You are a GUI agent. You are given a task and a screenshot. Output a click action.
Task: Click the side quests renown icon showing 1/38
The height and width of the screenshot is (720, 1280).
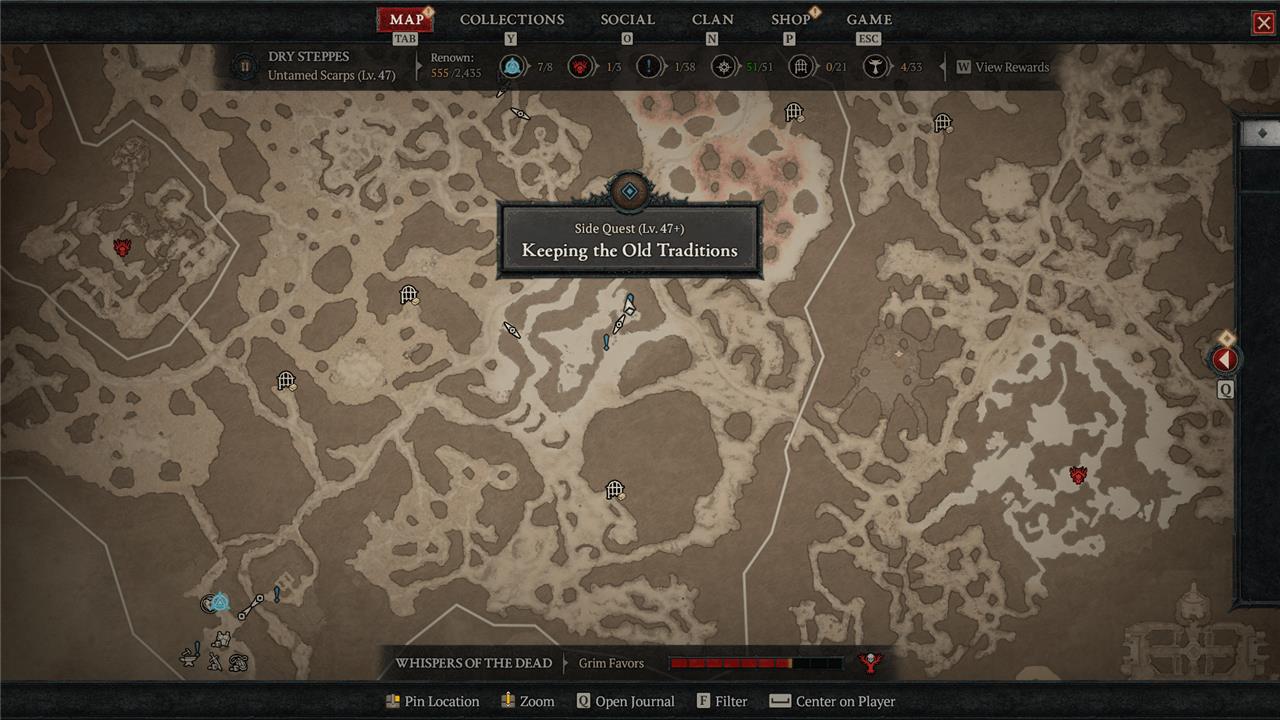coord(650,67)
